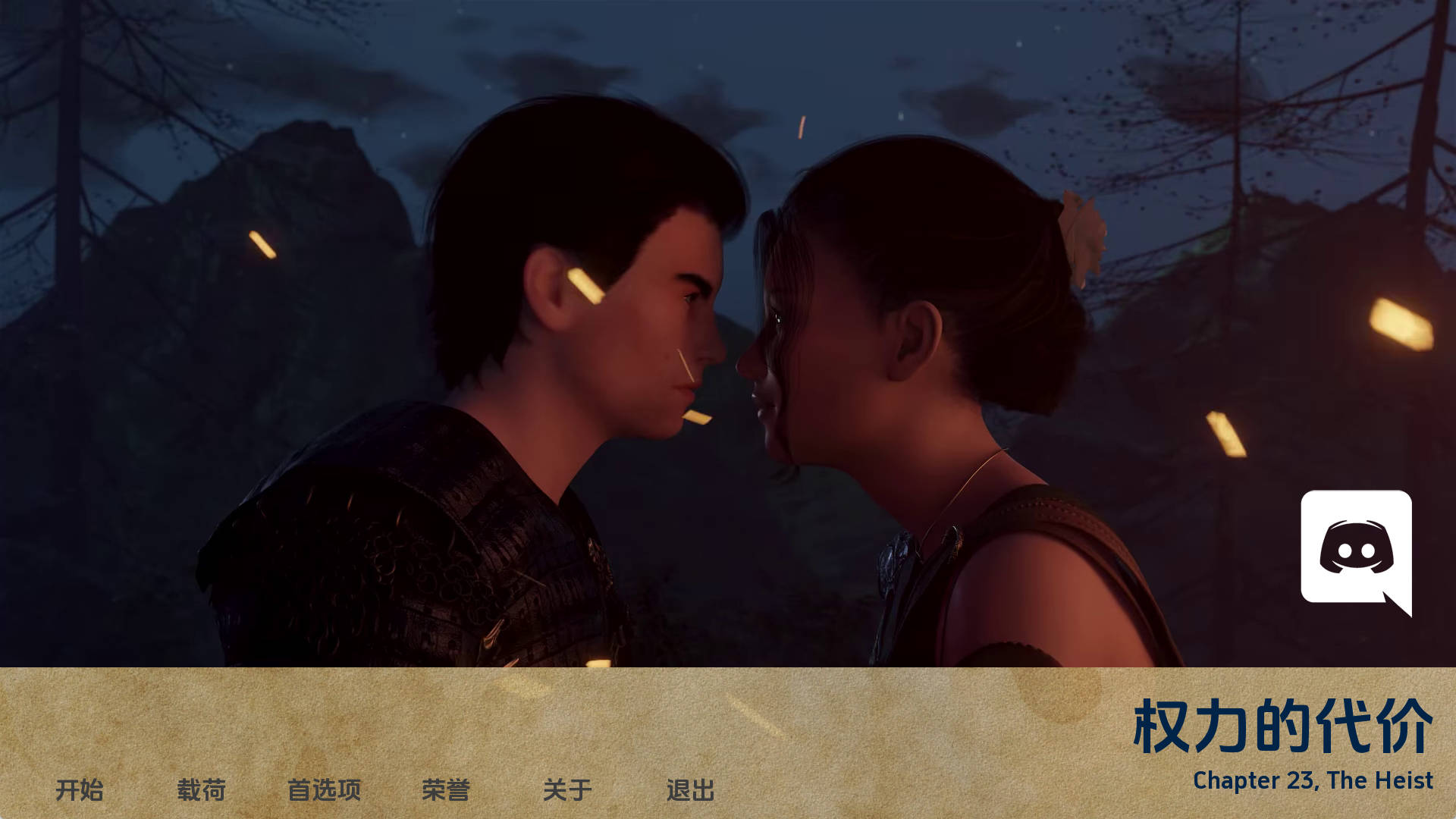Open the 关于 about screen
This screenshot has height=819, width=1456.
[x=569, y=789]
